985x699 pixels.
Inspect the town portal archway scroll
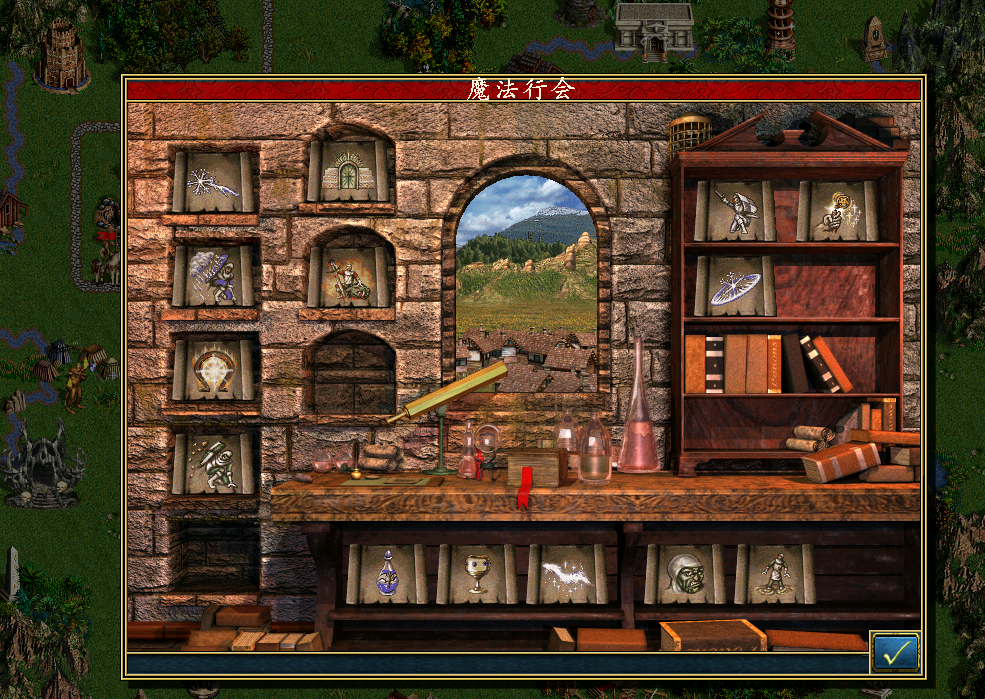pos(347,171)
